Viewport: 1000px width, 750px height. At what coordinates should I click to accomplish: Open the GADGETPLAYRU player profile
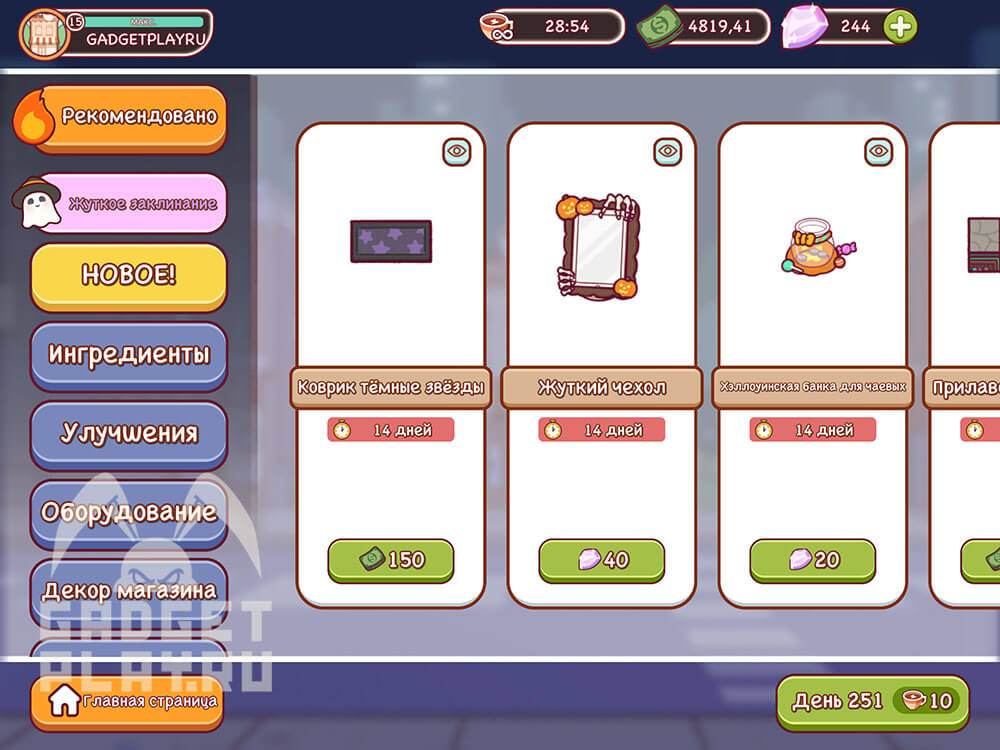coord(116,32)
